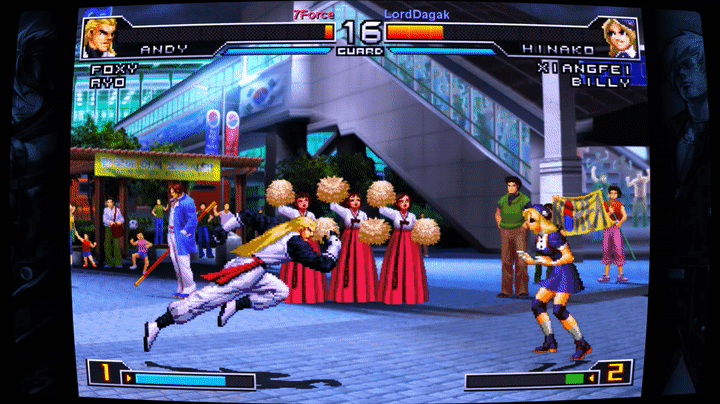Click Andy's character portrait
The height and width of the screenshot is (404, 720).
(99, 36)
